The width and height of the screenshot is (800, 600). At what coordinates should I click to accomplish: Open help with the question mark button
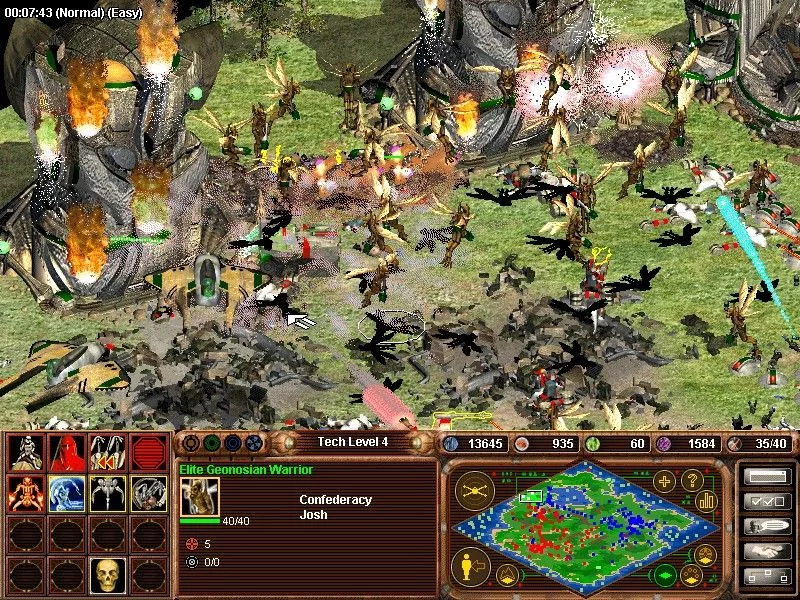pyautogui.click(x=690, y=481)
